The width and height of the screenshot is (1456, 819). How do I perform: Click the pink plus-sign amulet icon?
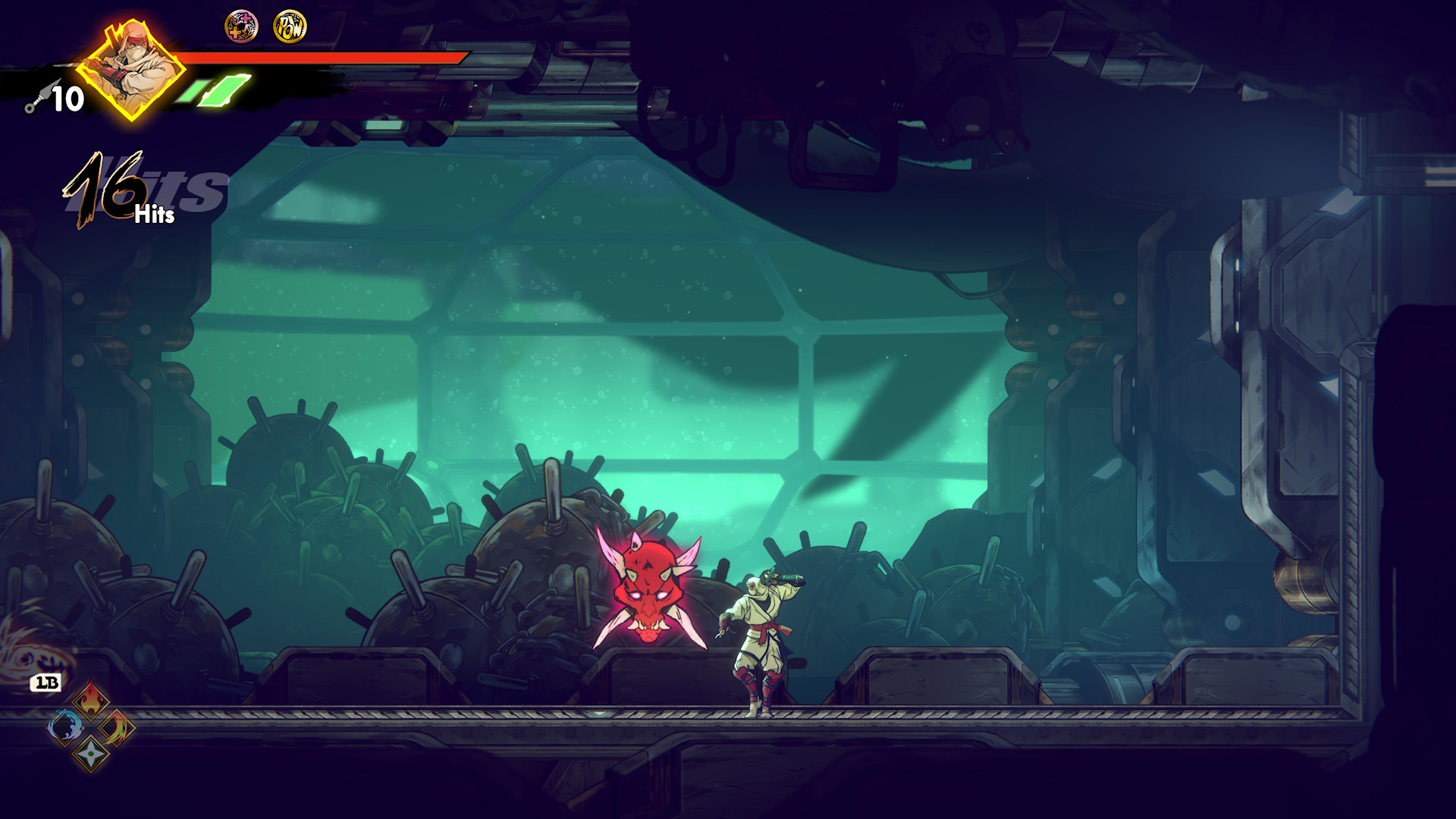click(241, 27)
